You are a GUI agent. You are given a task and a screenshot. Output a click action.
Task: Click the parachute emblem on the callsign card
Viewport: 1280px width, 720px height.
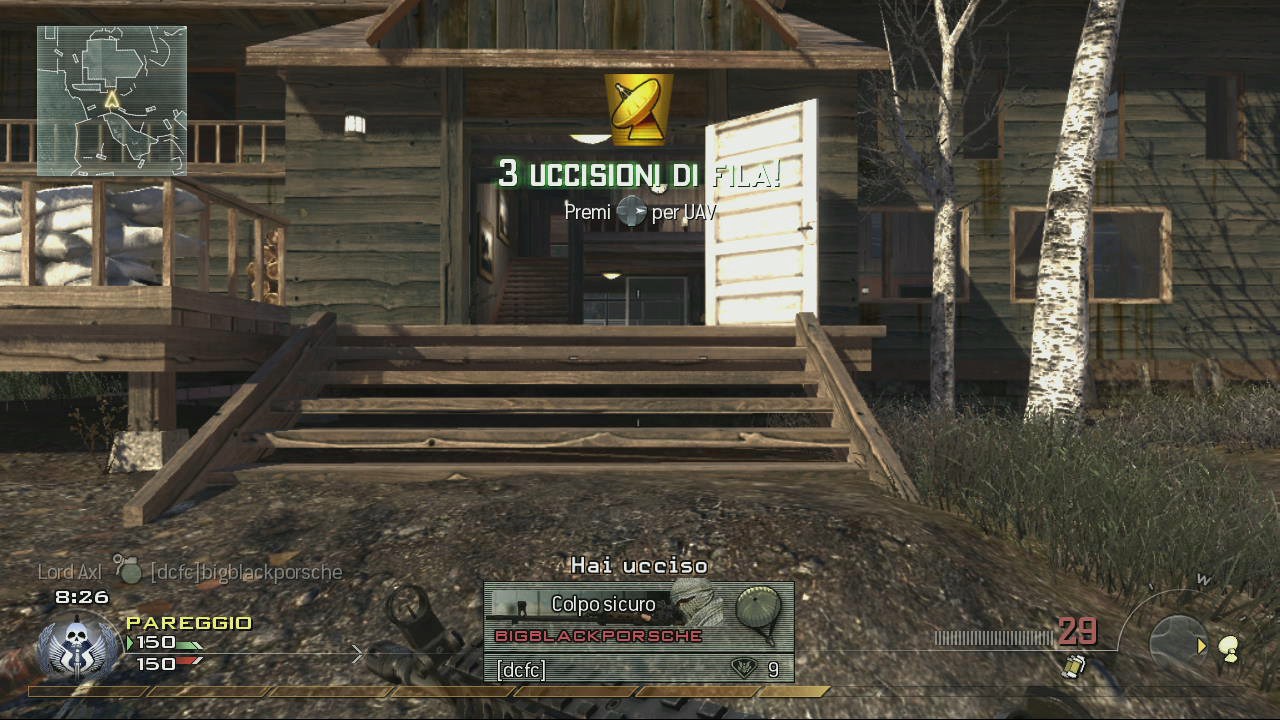click(x=760, y=607)
